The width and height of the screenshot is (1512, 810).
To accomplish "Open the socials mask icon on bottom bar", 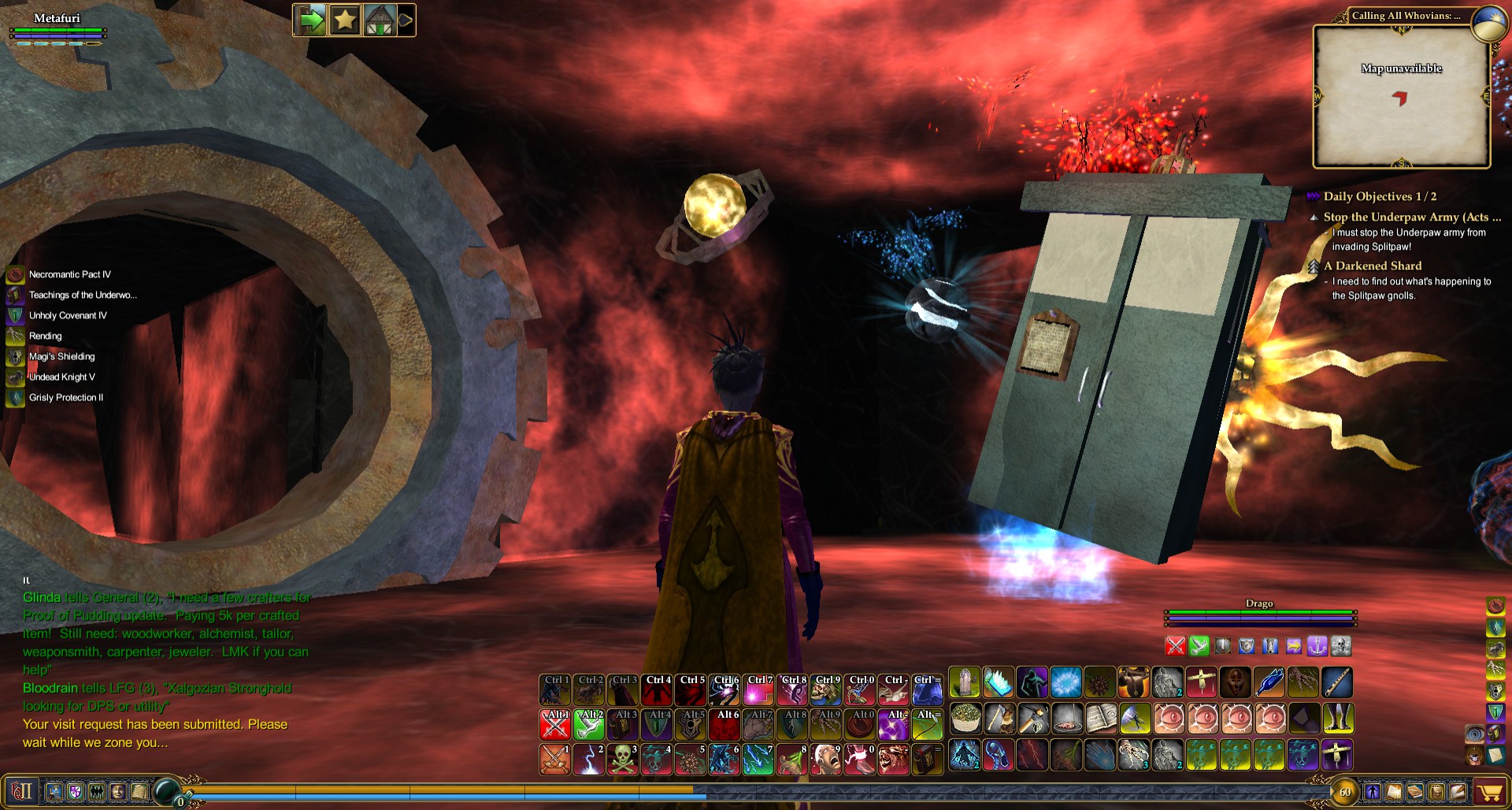I will click(x=118, y=792).
